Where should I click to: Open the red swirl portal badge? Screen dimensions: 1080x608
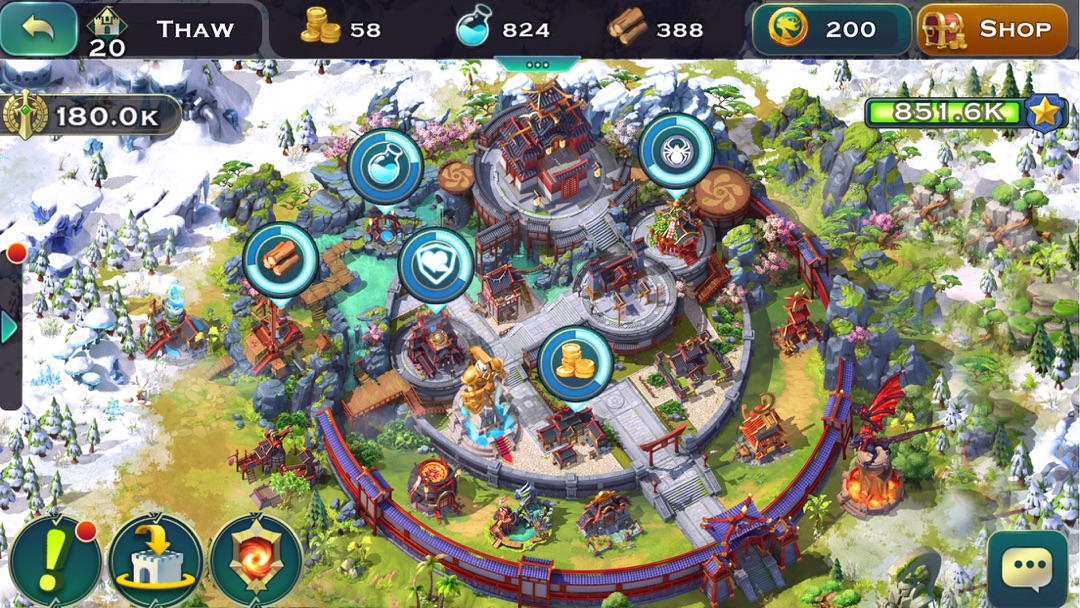pos(255,561)
